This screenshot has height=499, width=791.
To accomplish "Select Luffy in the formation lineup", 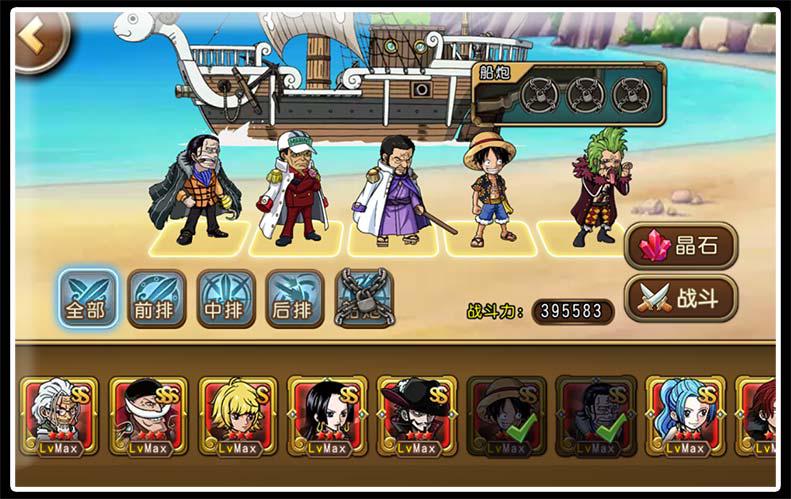I will coord(489,190).
